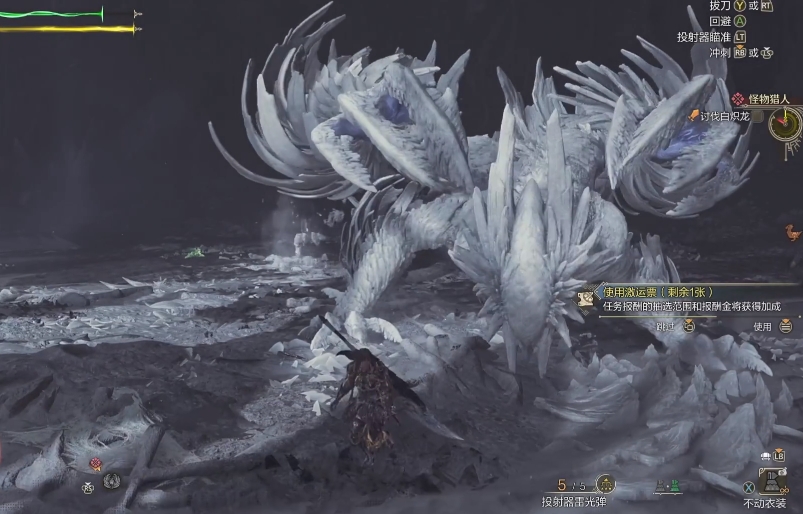Choose 跳过 to skip the voucher
This screenshot has width=803, height=514.
pos(665,326)
